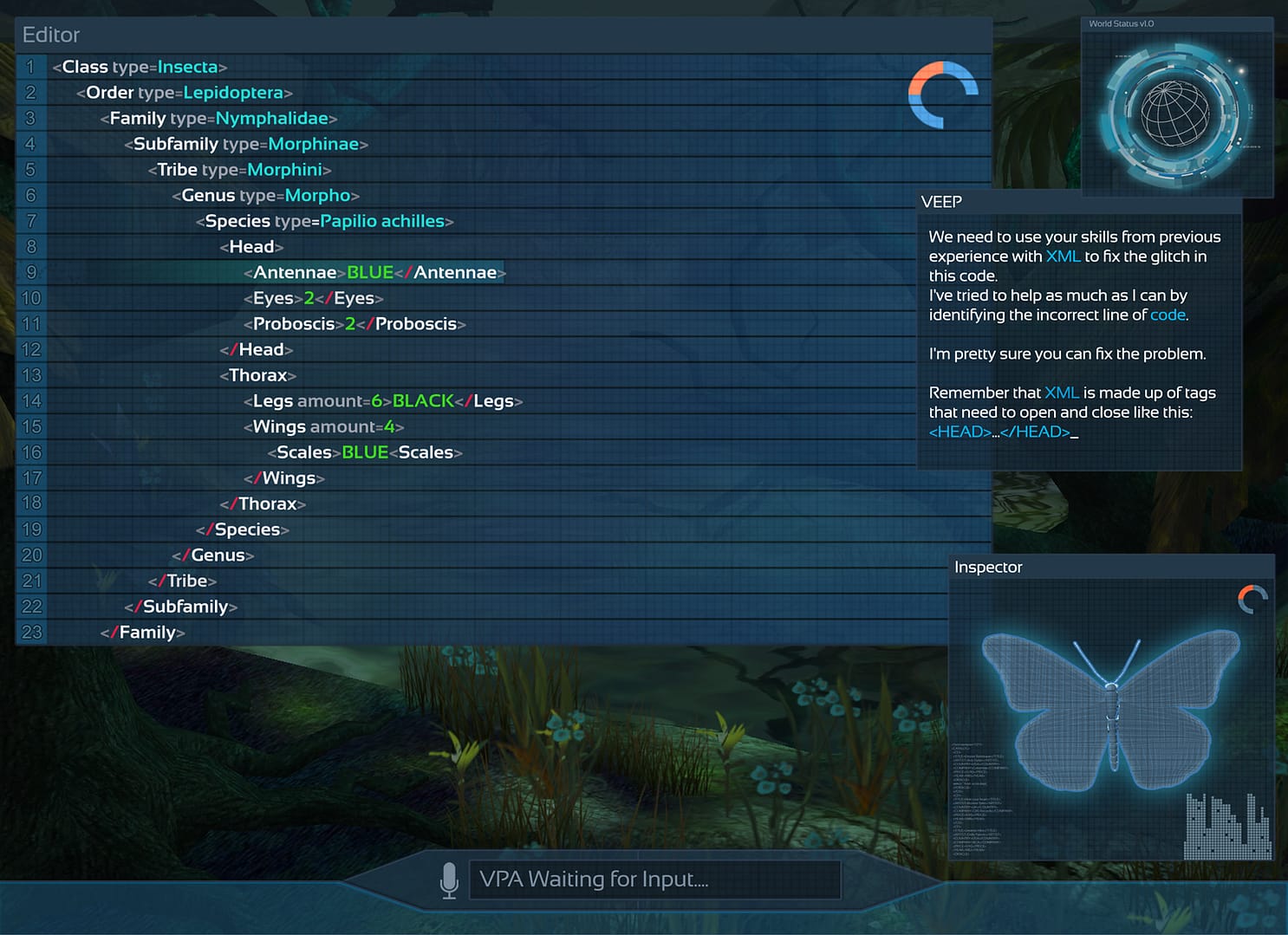Click the Species type Papilio achilles line

[324, 221]
